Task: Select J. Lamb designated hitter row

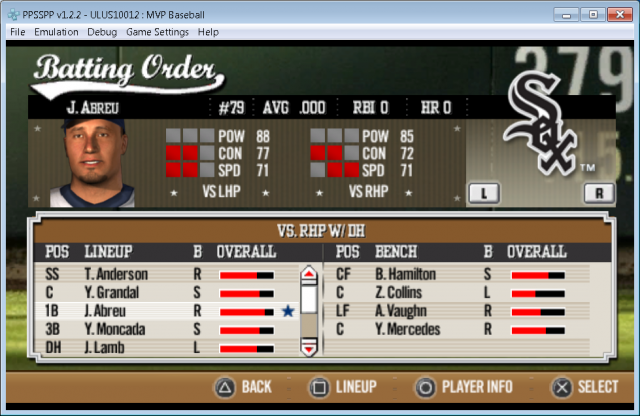Action: [x=106, y=347]
